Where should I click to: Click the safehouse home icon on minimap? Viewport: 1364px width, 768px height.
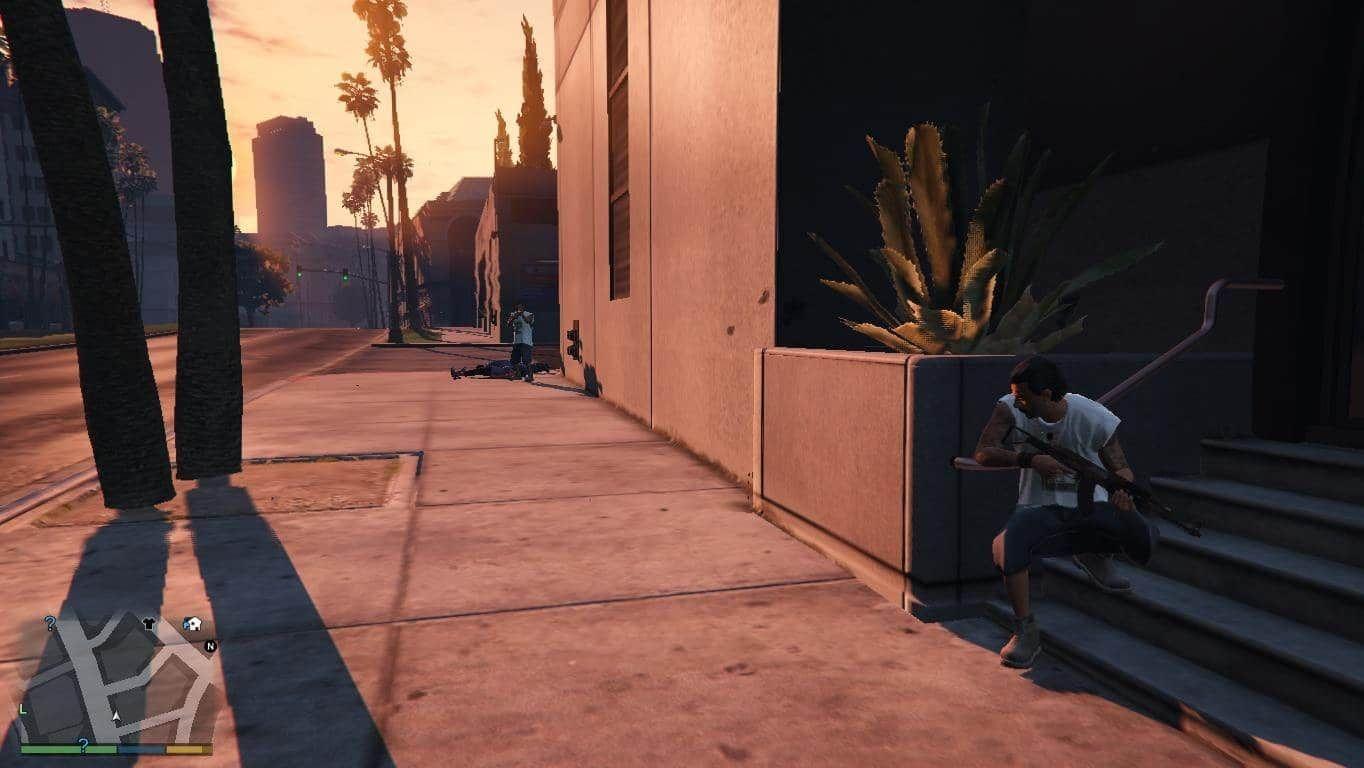pyautogui.click(x=194, y=624)
